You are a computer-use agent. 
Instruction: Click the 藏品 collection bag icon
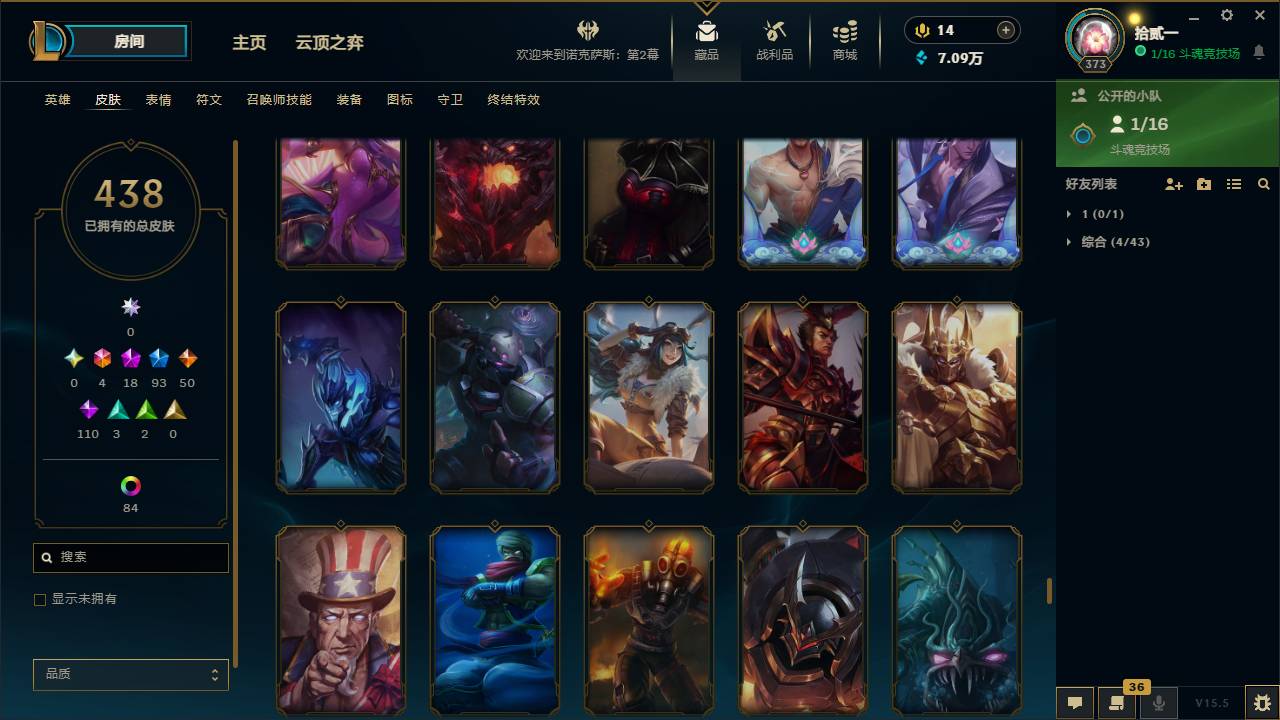coord(707,33)
